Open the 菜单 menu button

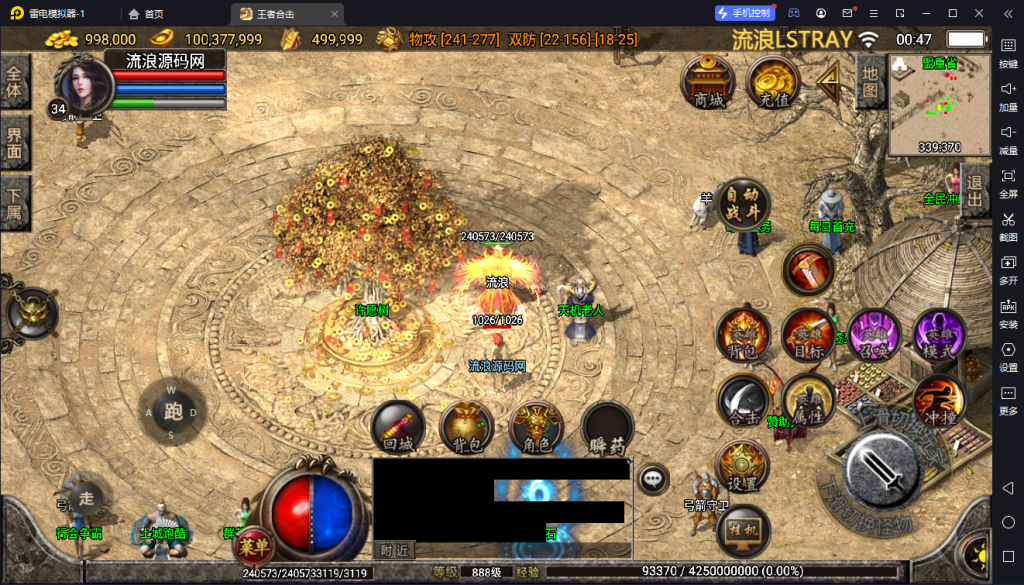(252, 546)
